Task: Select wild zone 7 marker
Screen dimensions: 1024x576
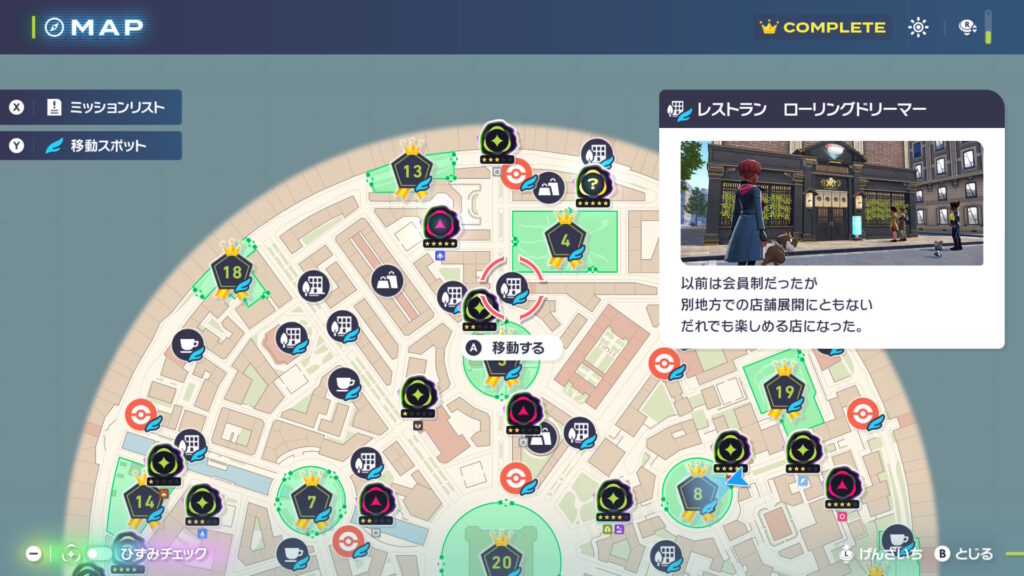Action: [311, 501]
